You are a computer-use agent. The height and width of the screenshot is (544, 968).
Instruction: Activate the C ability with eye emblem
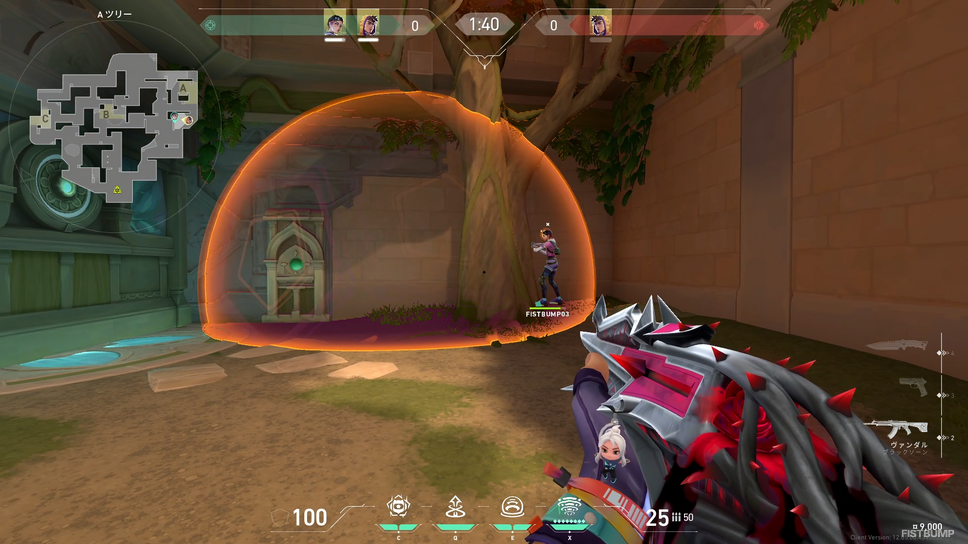coord(399,509)
